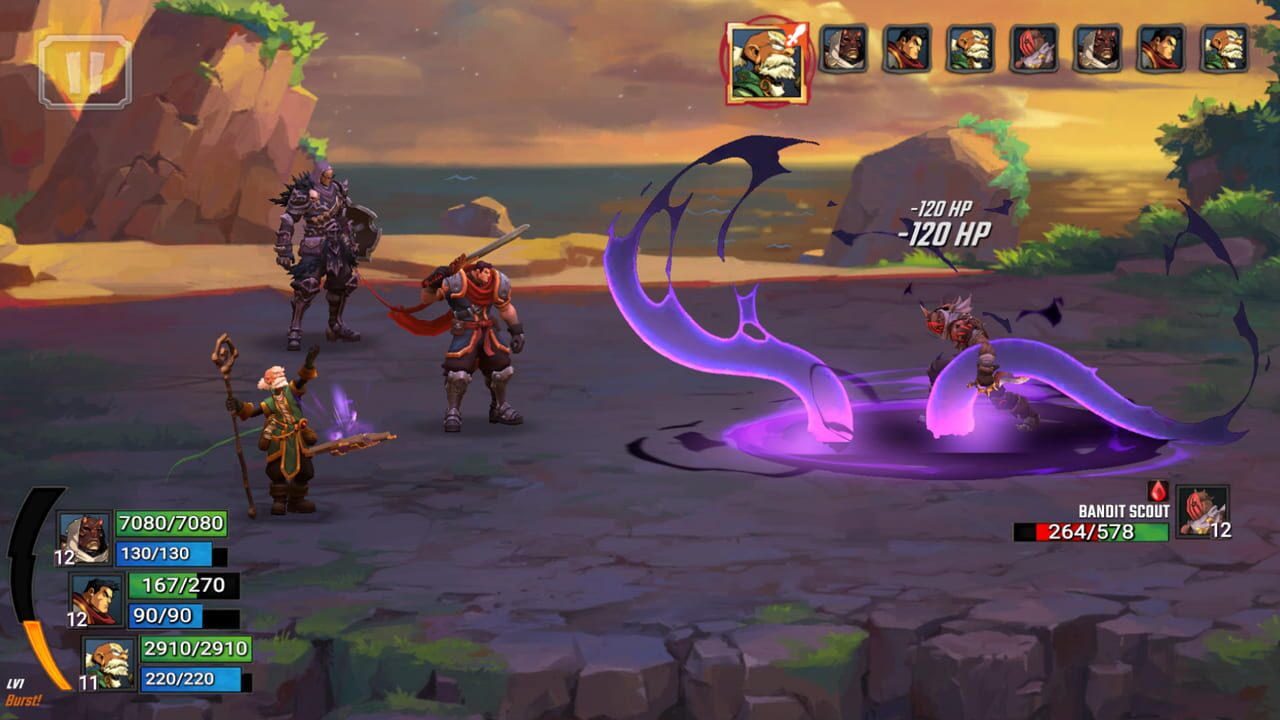The image size is (1280, 720).
Task: Click the BANDIT SCOUT name label
Action: 1125,510
